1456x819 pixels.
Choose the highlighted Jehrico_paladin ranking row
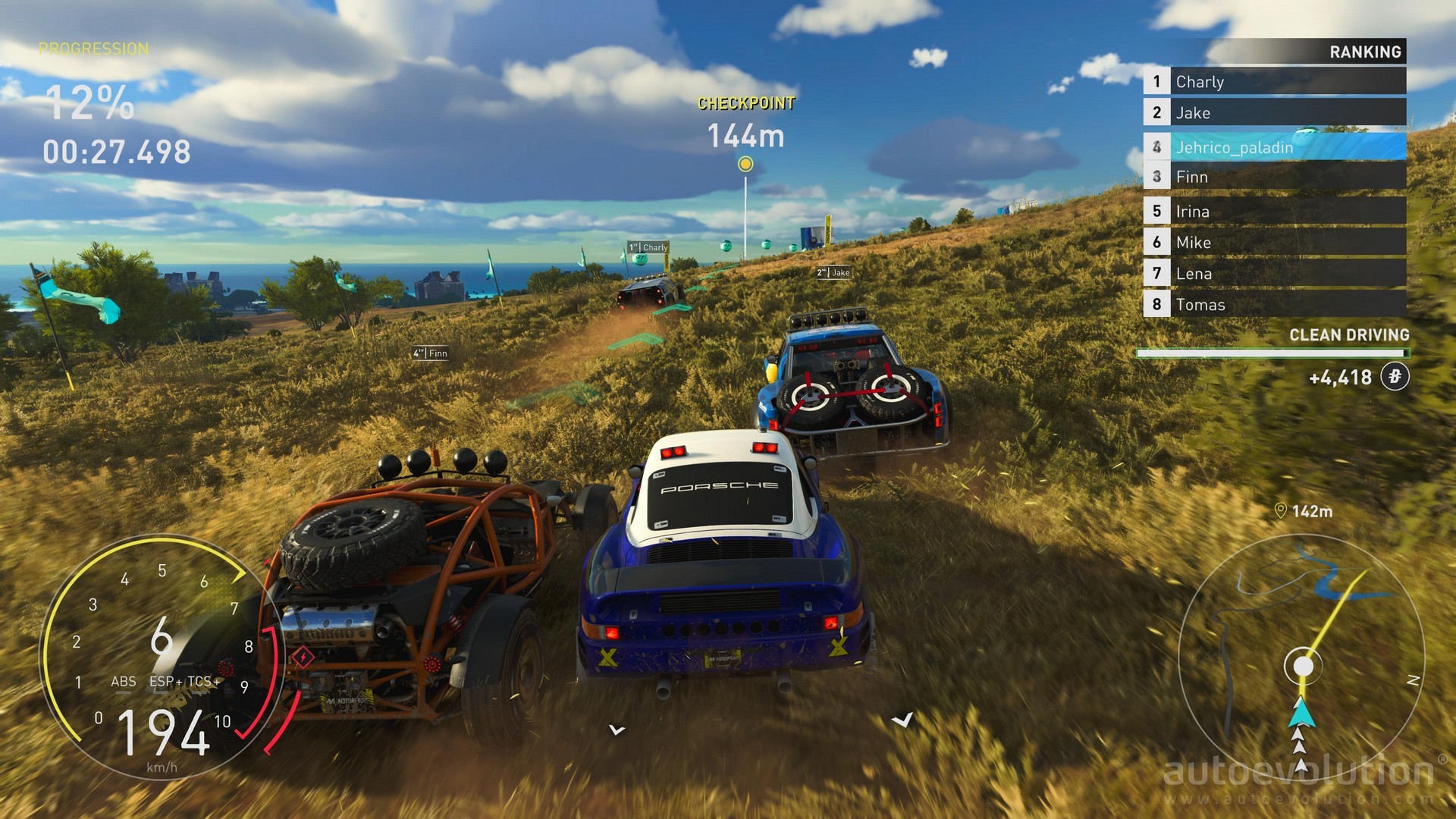click(1274, 147)
